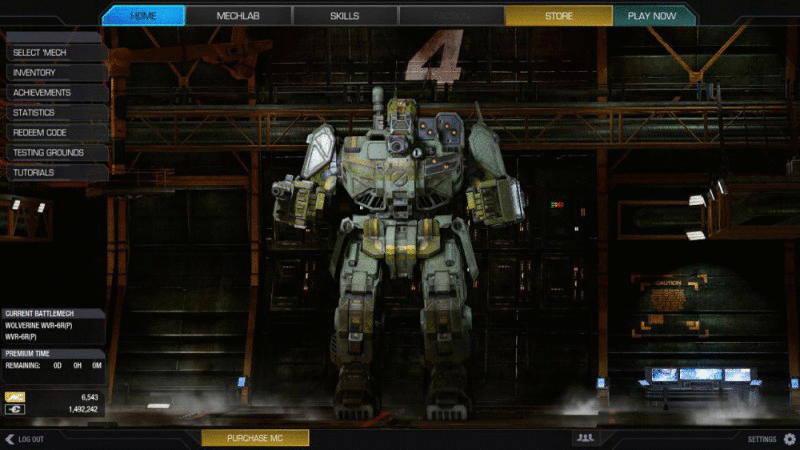Viewport: 800px width, 450px height.
Task: Open Settings with the gear icon
Action: point(789,439)
